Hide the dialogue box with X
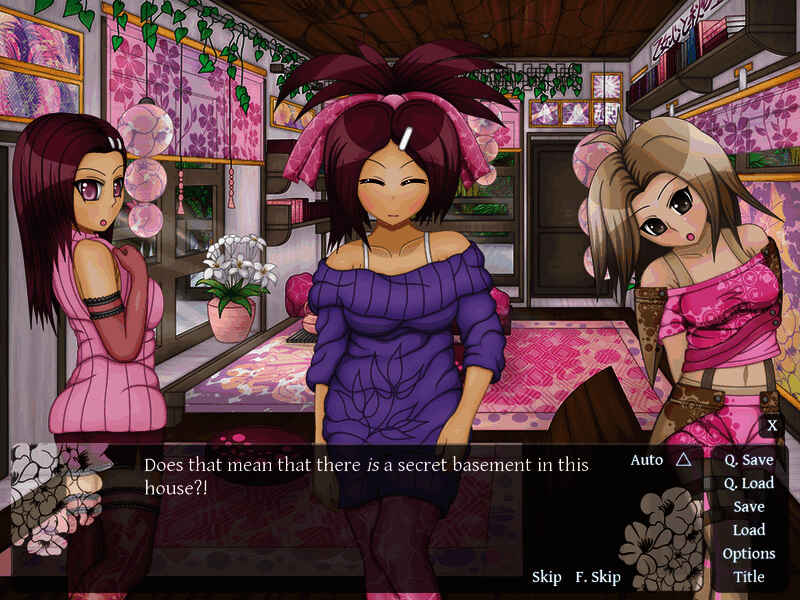Viewport: 800px width, 600px height. click(772, 426)
